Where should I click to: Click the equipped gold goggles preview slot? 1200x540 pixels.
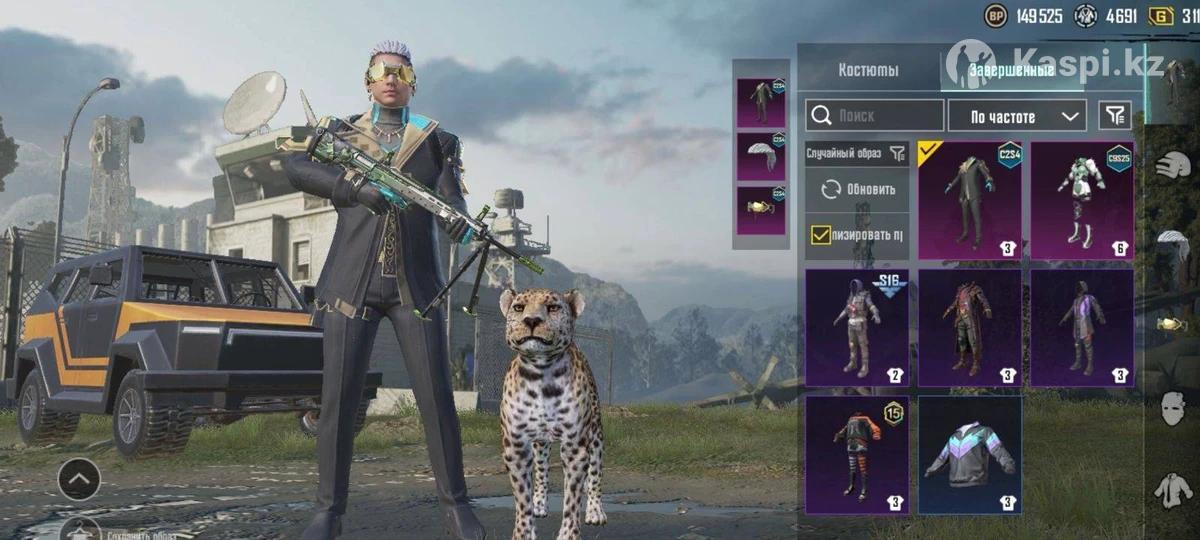pyautogui.click(x=761, y=209)
